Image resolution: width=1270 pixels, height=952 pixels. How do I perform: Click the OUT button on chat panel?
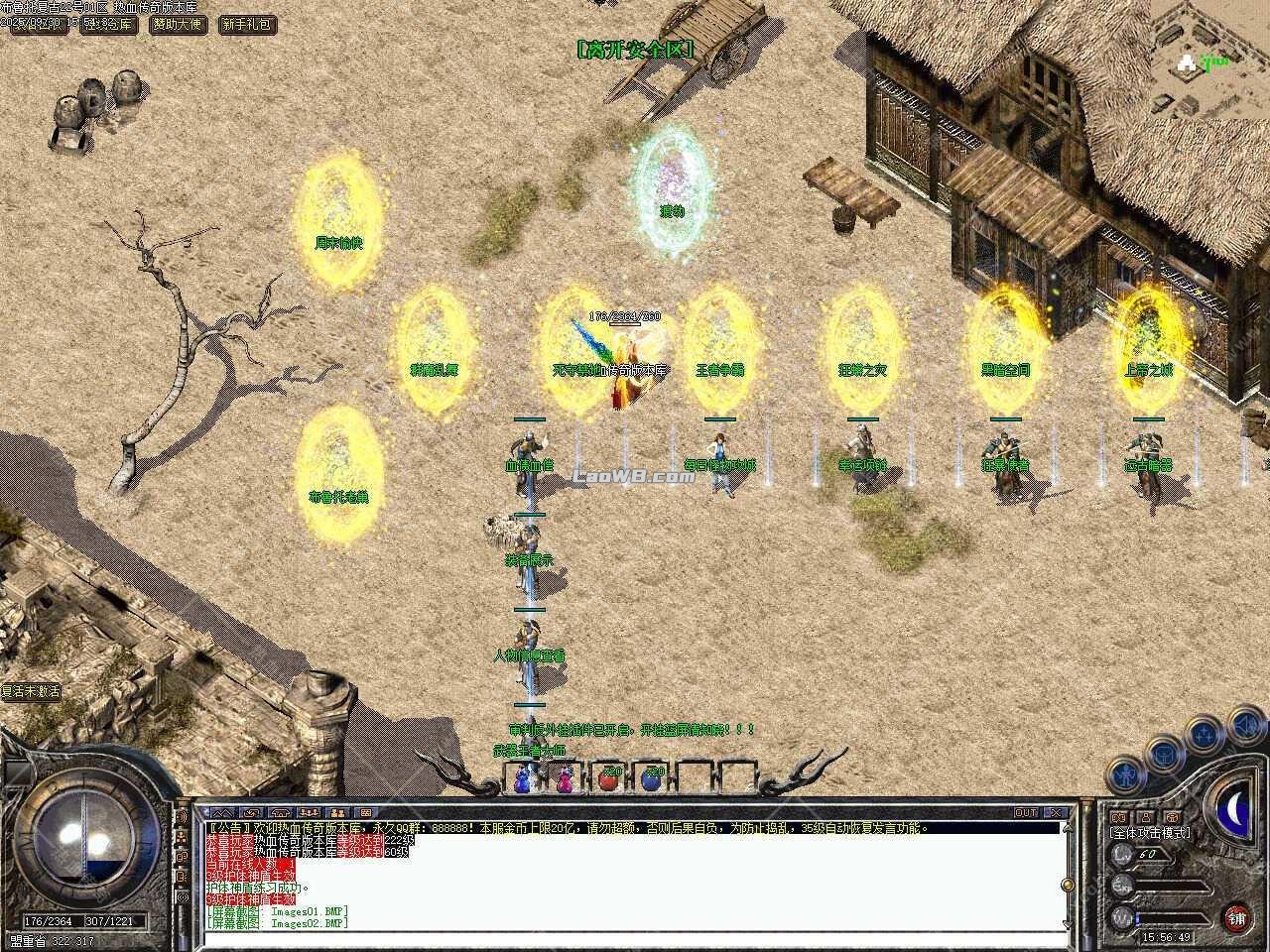(x=1026, y=812)
